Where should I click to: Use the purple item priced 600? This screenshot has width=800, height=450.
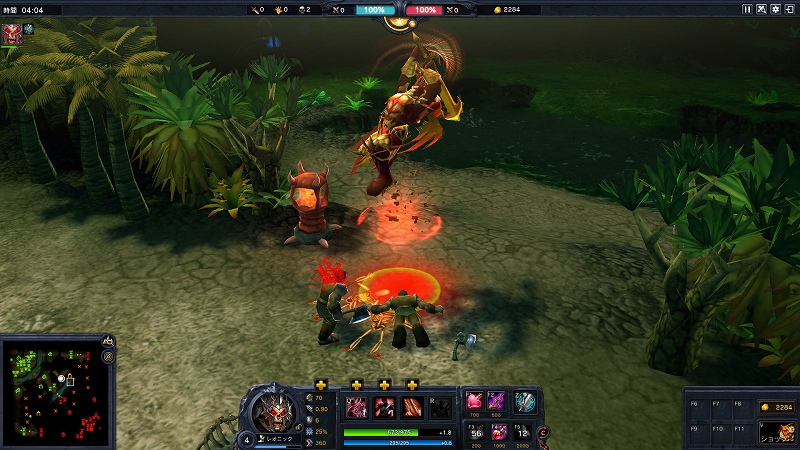point(497,401)
